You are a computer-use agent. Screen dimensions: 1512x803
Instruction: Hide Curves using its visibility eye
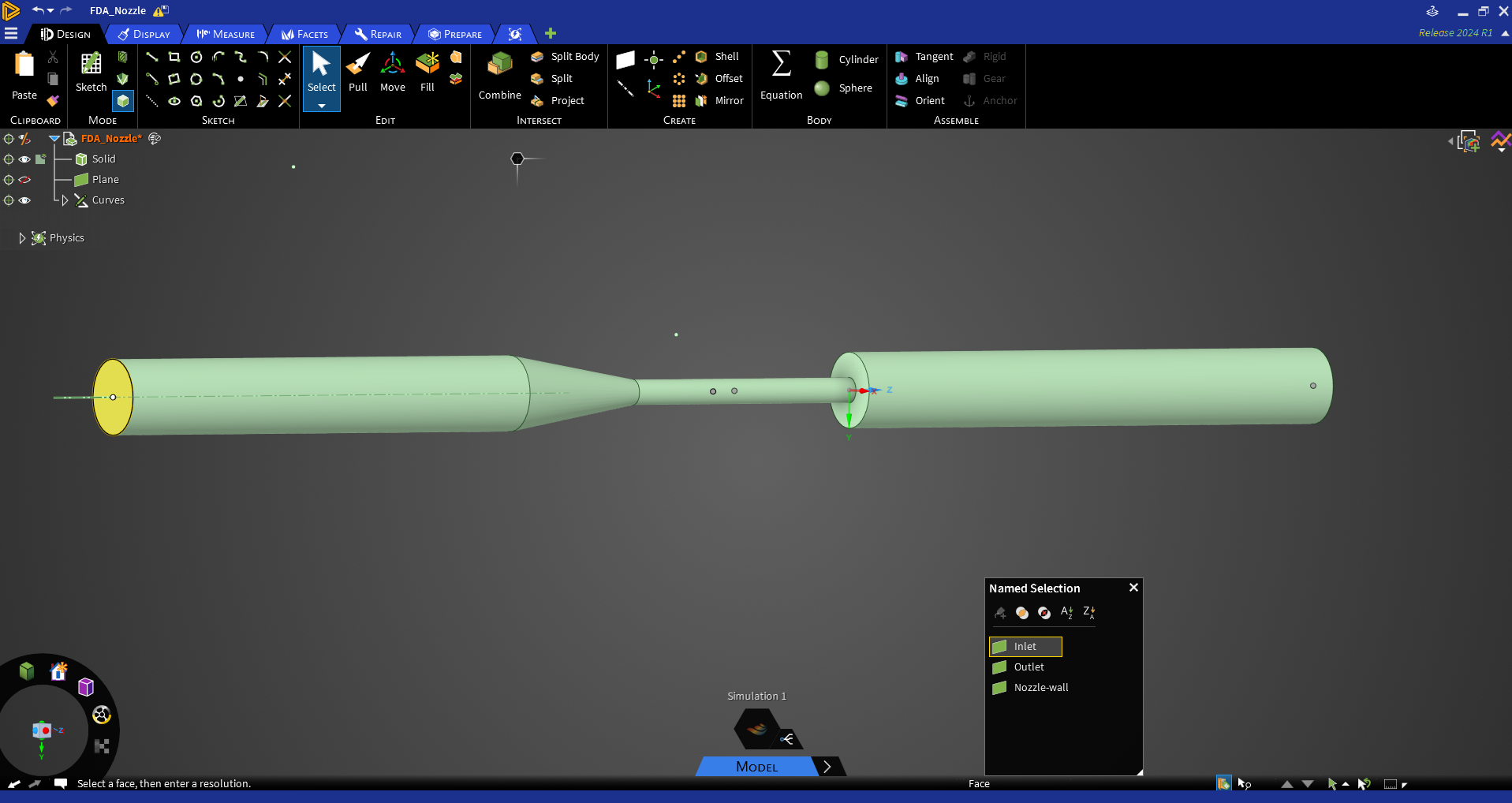tap(24, 200)
